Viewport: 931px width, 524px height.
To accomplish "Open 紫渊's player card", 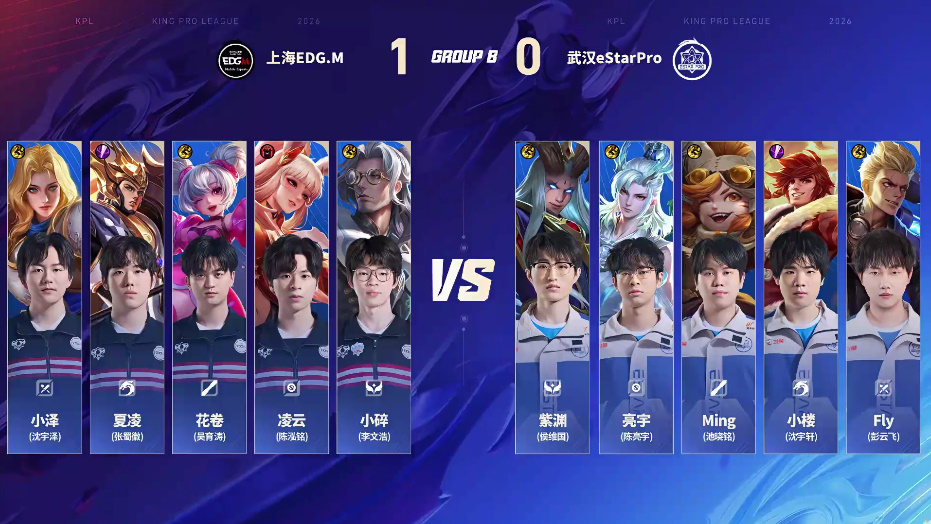I will tap(553, 297).
